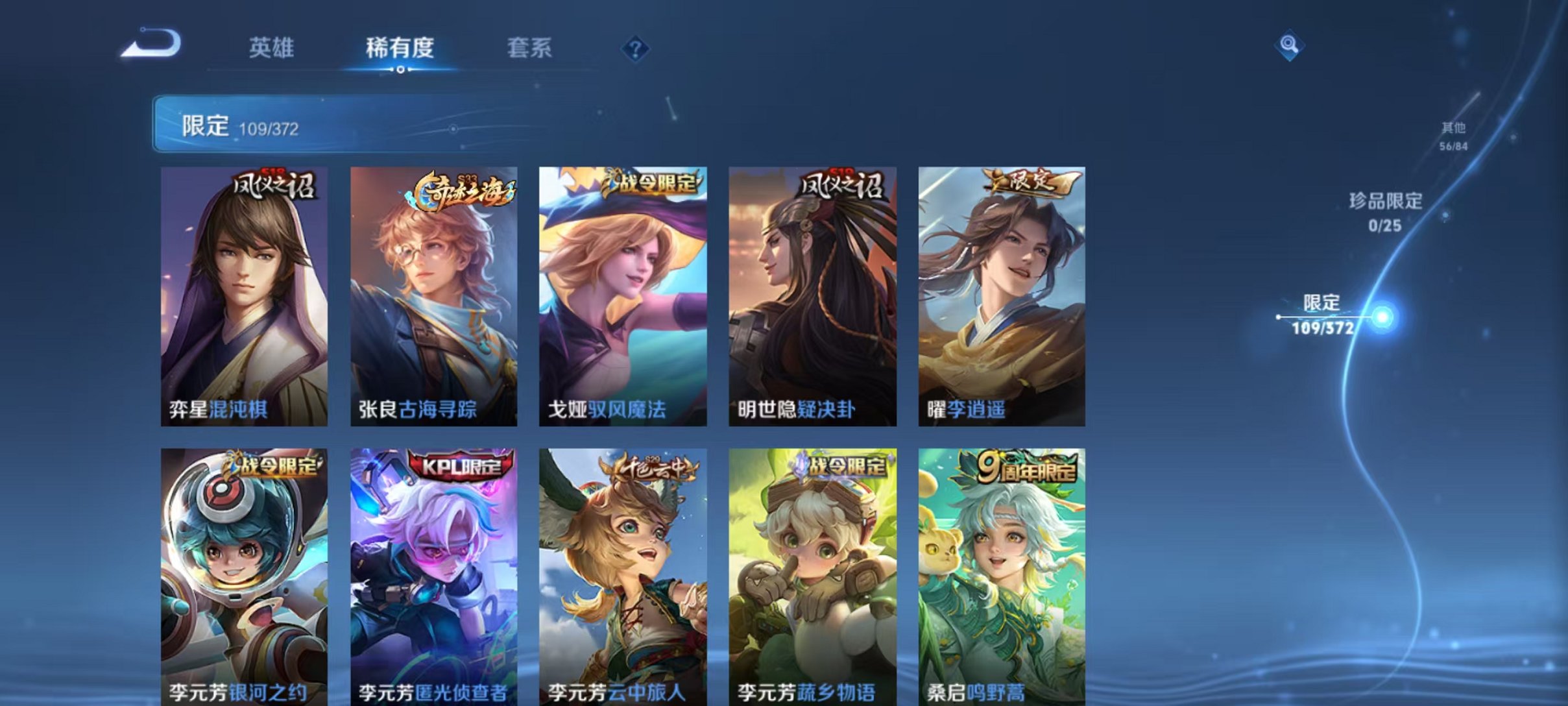Jump to the 其他 56/84 category
1568x706 pixels.
click(x=1455, y=137)
